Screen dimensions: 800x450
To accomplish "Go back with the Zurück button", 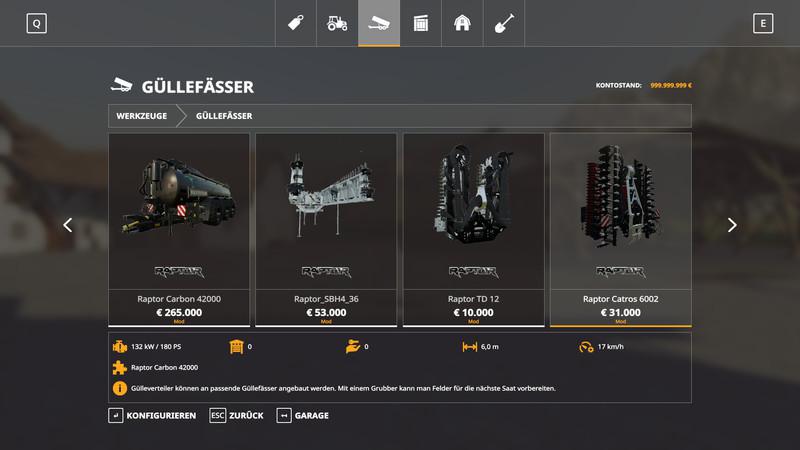I will coord(236,415).
